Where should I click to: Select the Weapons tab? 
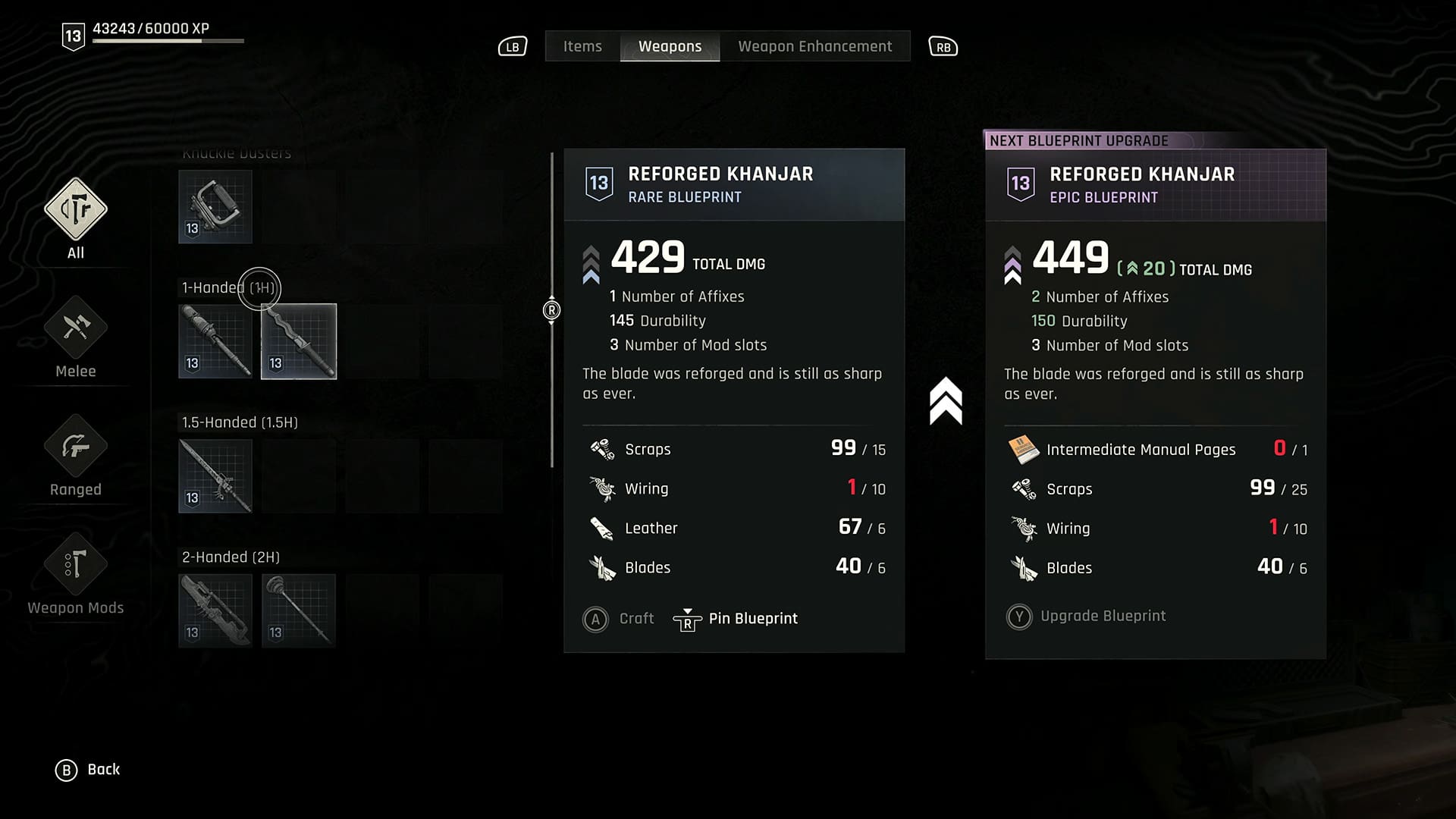[x=670, y=46]
